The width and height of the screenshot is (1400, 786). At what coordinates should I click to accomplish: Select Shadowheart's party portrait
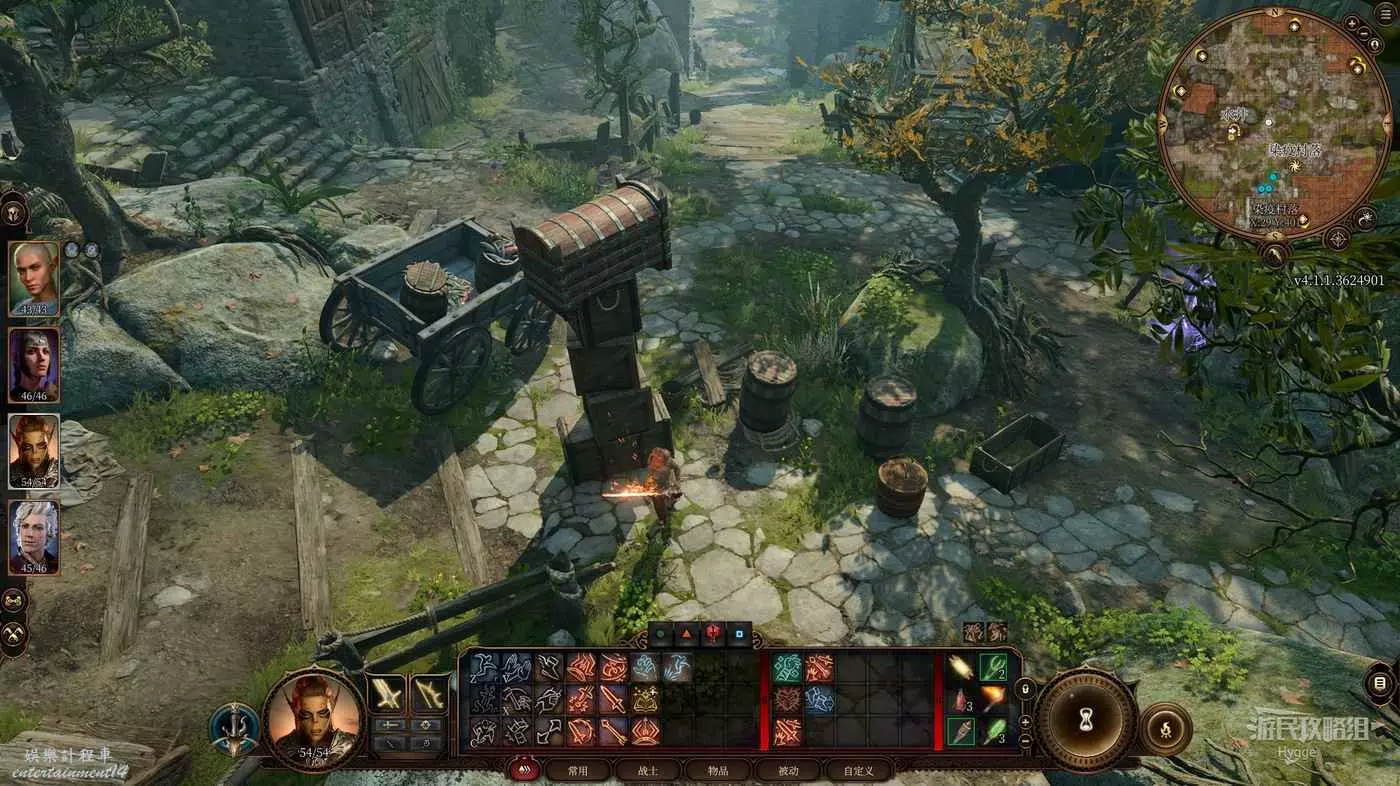(x=34, y=365)
